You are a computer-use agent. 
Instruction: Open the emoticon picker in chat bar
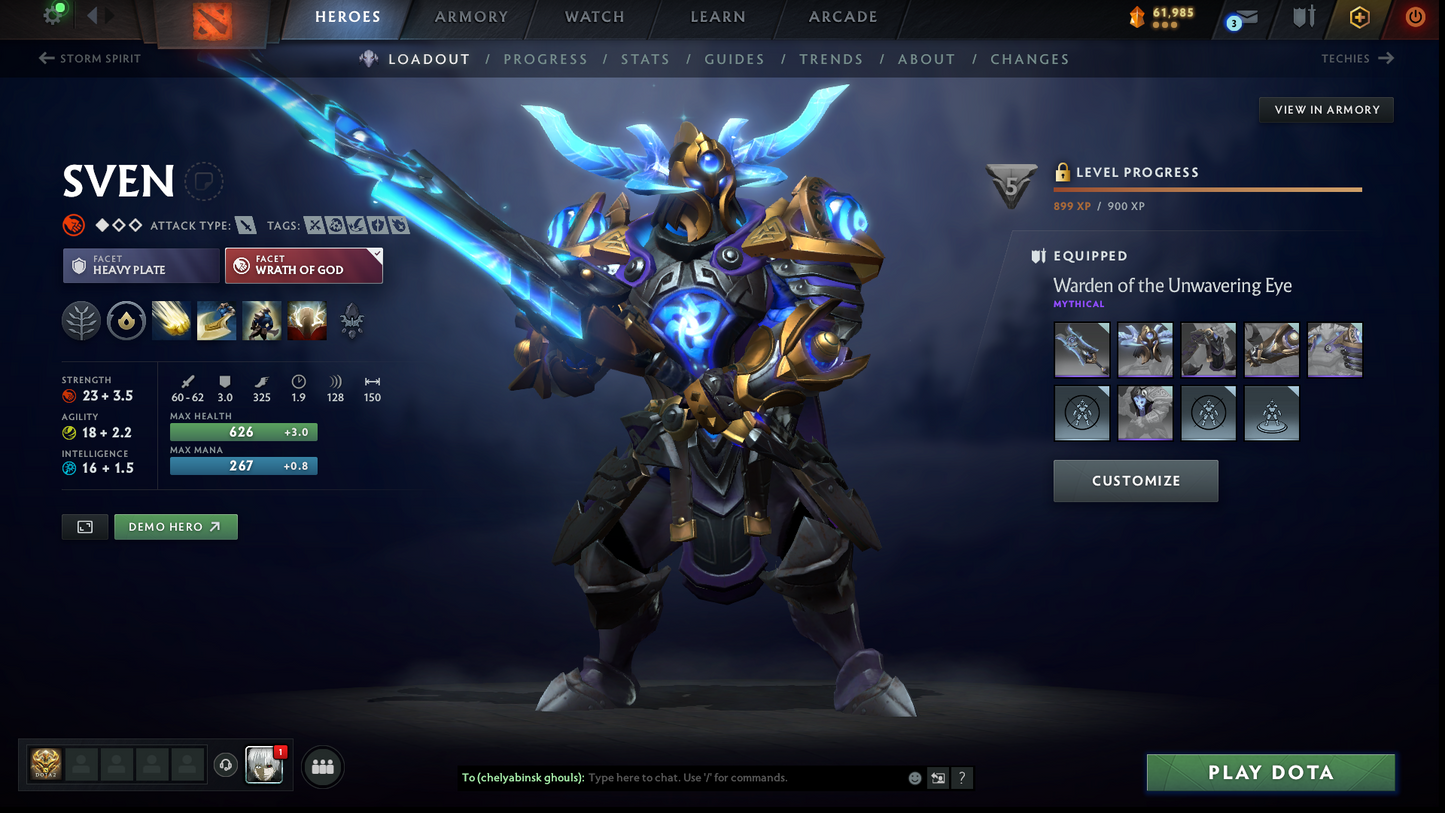(914, 777)
